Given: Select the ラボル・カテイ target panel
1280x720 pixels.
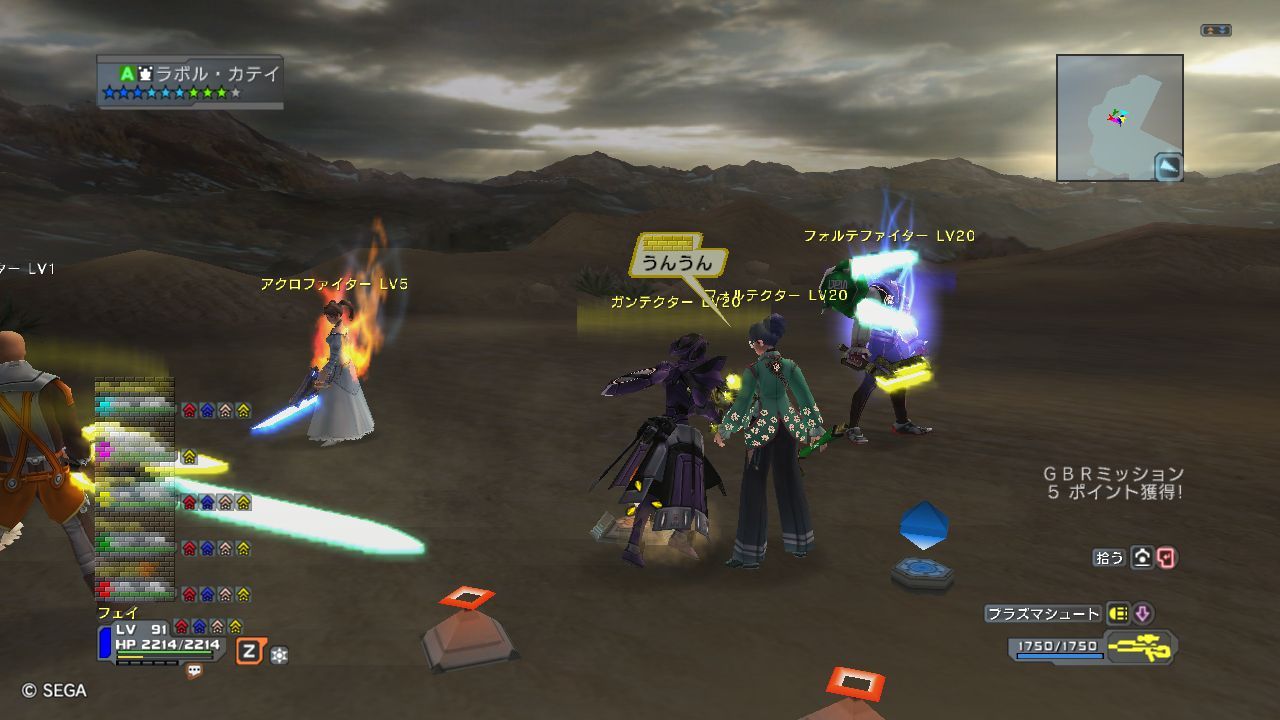Looking at the screenshot, I should click(x=190, y=82).
